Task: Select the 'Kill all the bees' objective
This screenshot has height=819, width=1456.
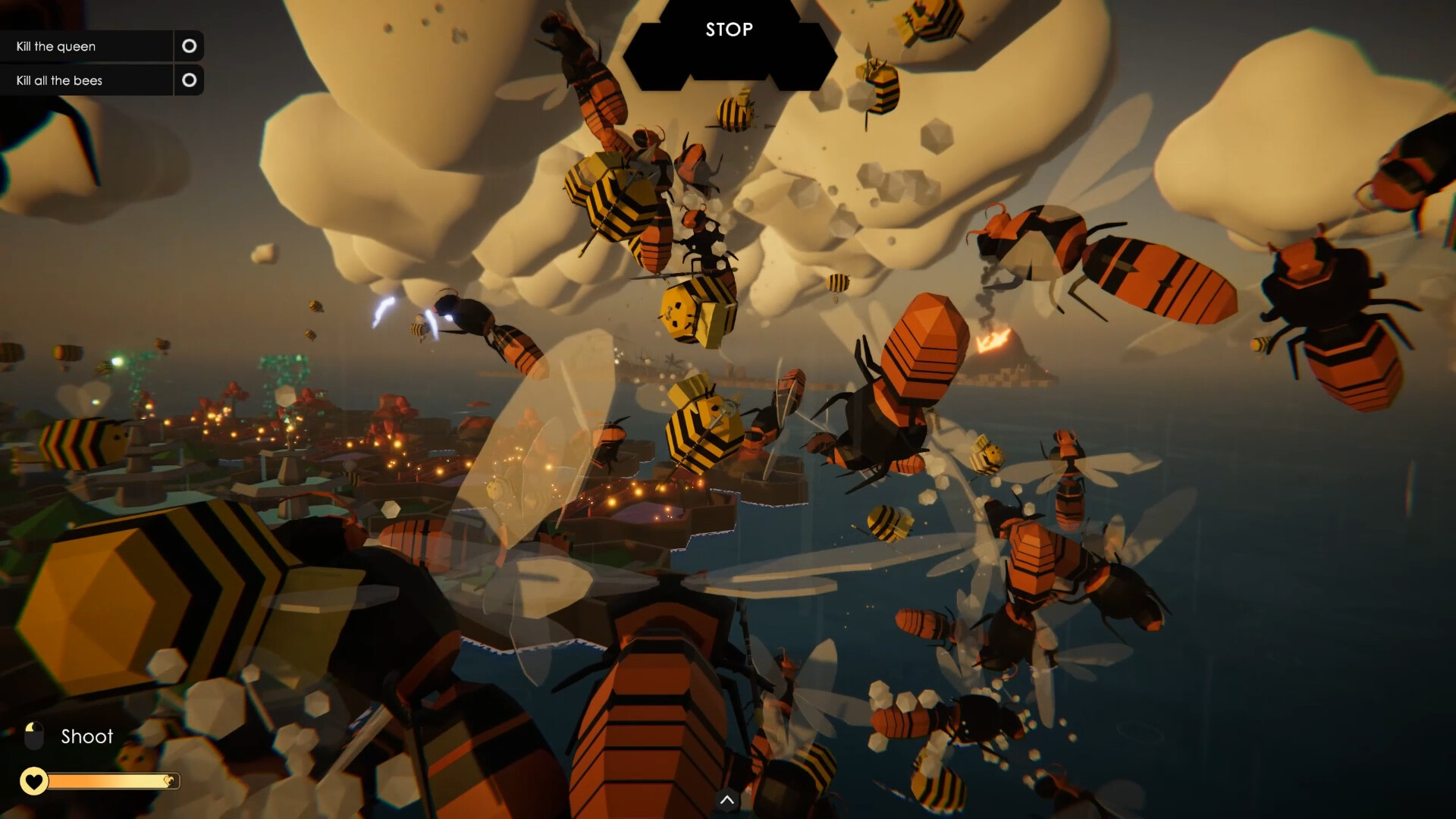Action: pos(58,80)
